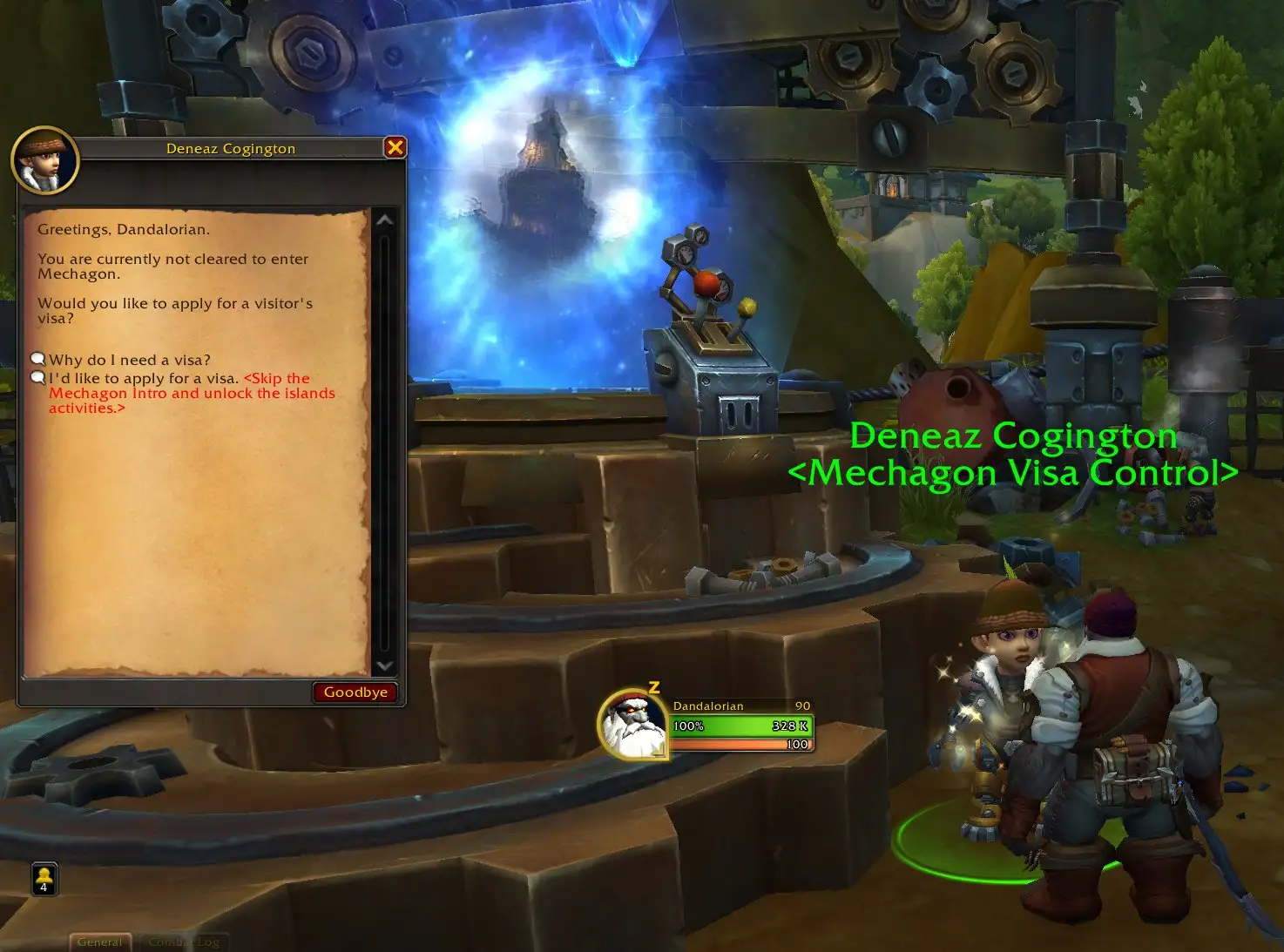1284x952 pixels.
Task: Choose "I'd like to apply for a visa"
Action: (x=144, y=379)
